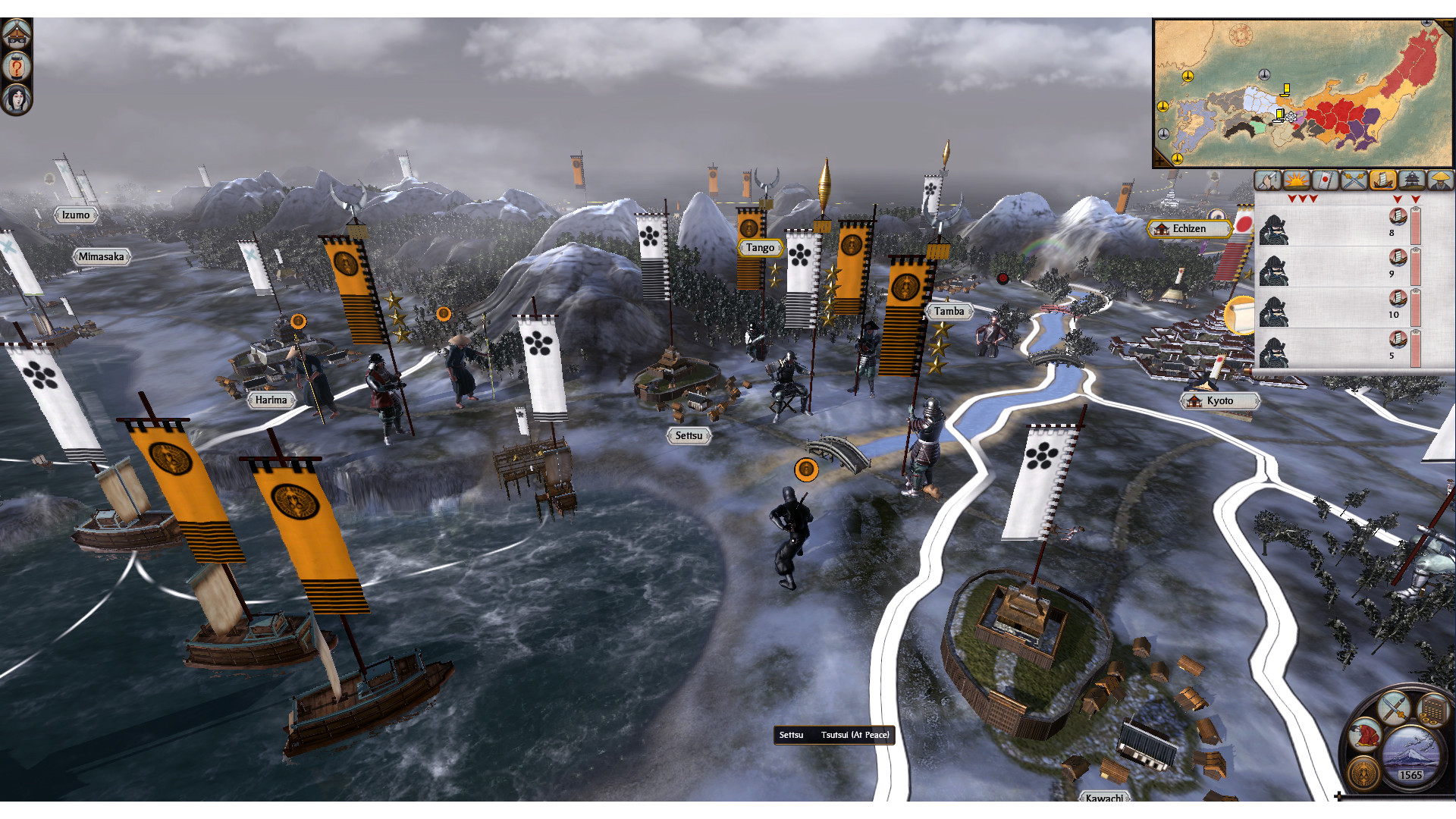Open the rising sun tab
The height and width of the screenshot is (819, 1456).
coord(1296,180)
